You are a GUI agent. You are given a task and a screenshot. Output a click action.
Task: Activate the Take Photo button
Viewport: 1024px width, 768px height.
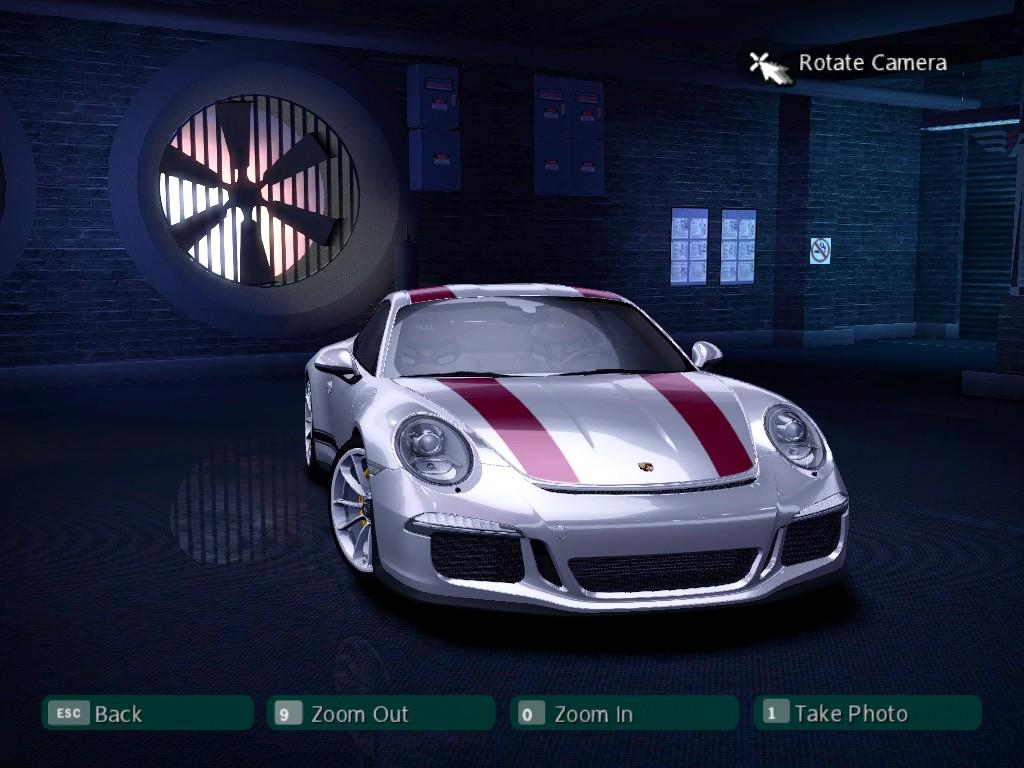click(x=866, y=713)
